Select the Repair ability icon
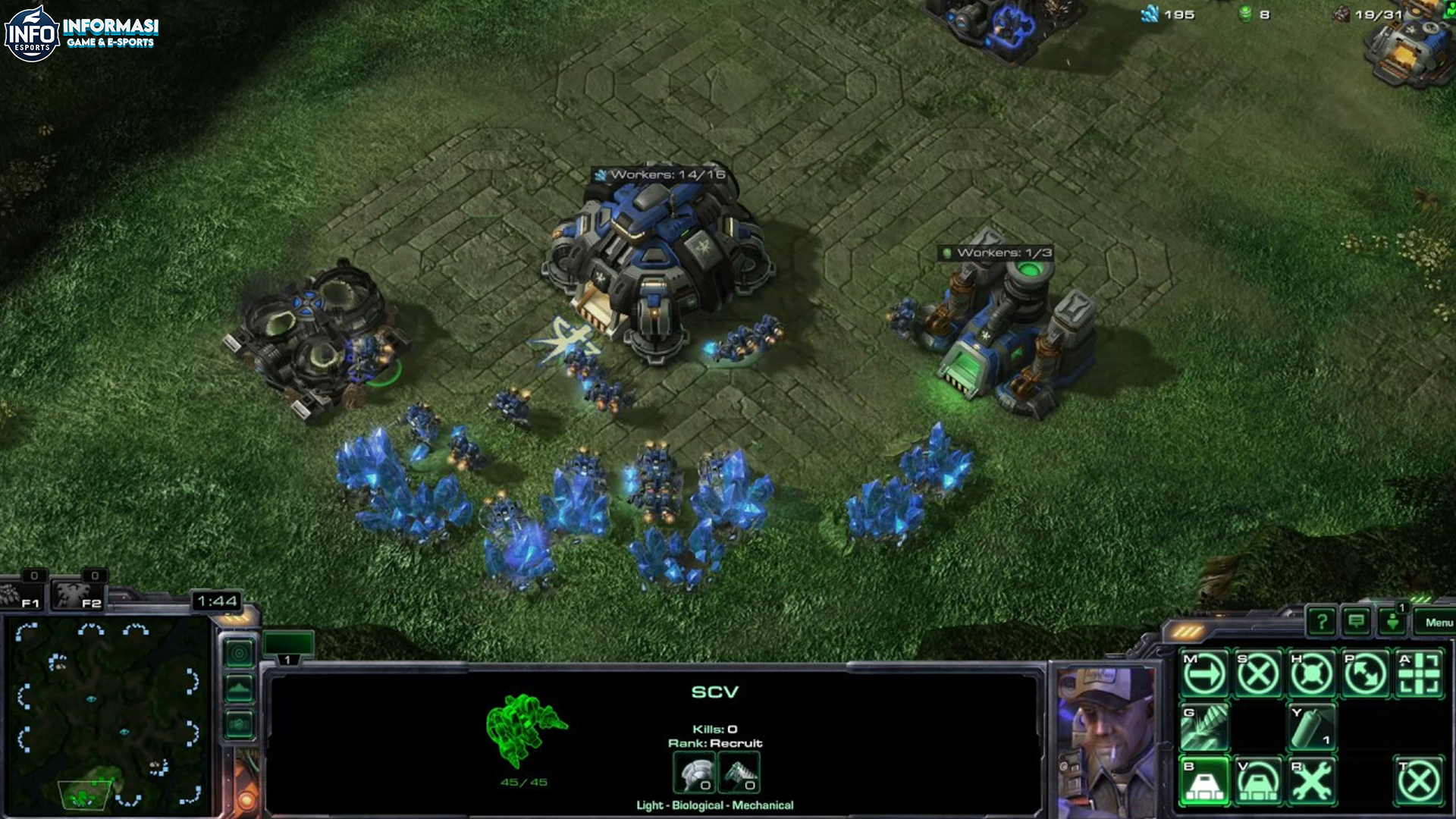The image size is (1456, 819). (1312, 782)
